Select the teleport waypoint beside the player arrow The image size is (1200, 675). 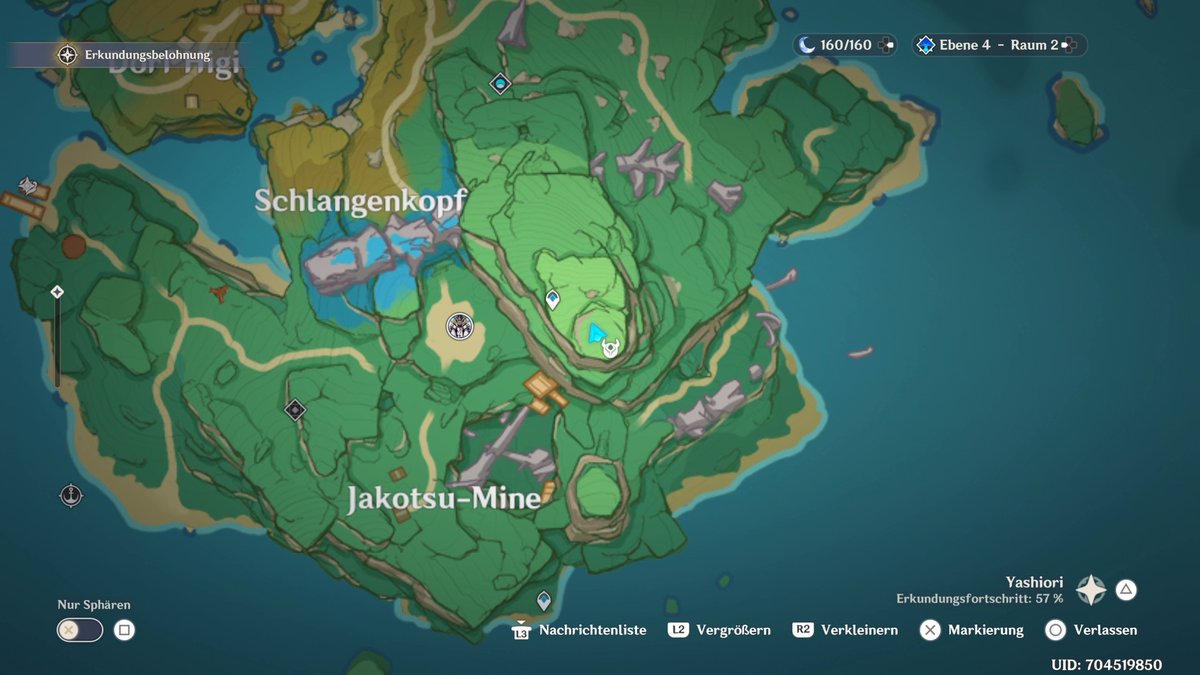pos(552,299)
